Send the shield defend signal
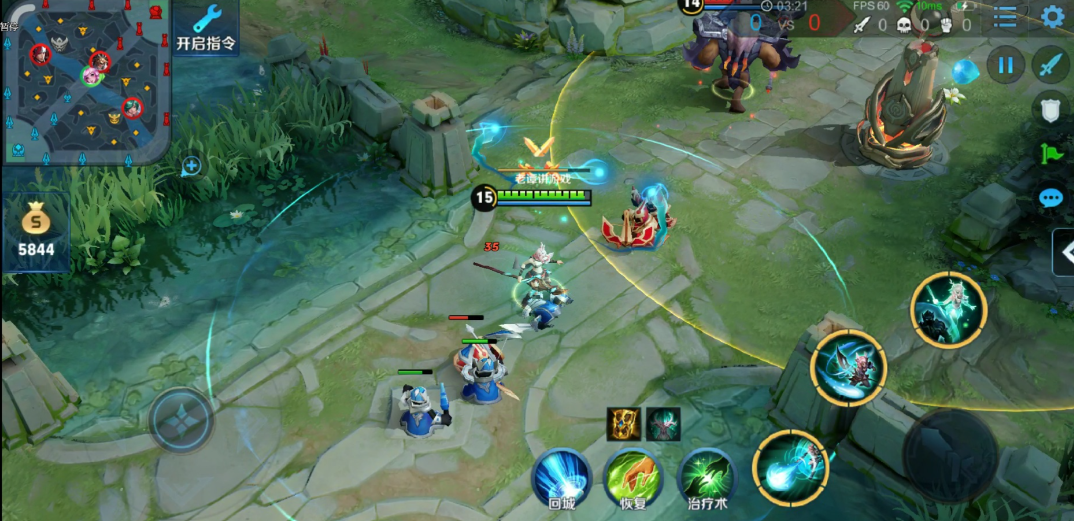The image size is (1074, 521). pyautogui.click(x=1050, y=110)
